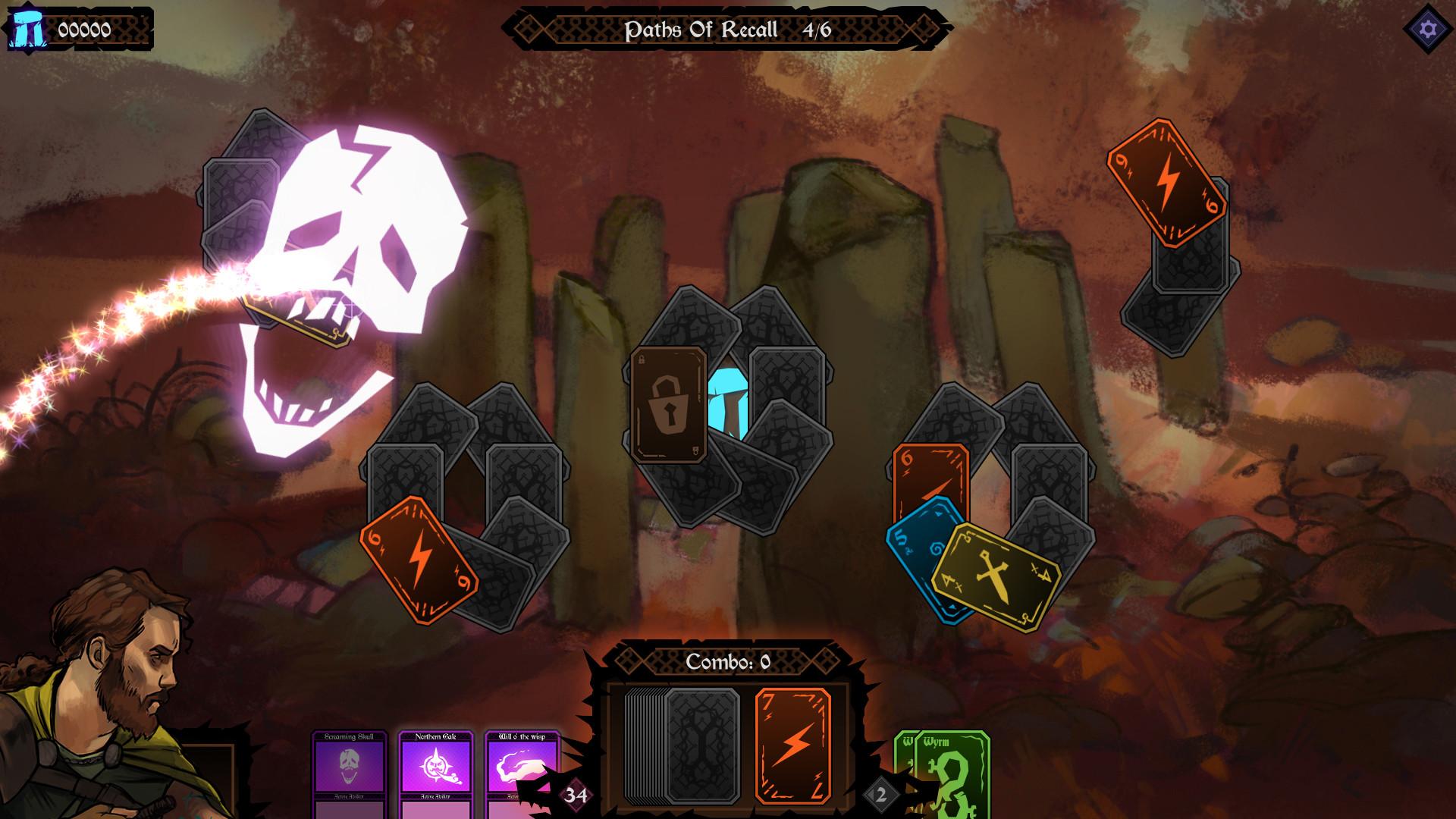1456x819 pixels.
Task: Pick the orange 9 lightning card
Action: (x=1166, y=182)
